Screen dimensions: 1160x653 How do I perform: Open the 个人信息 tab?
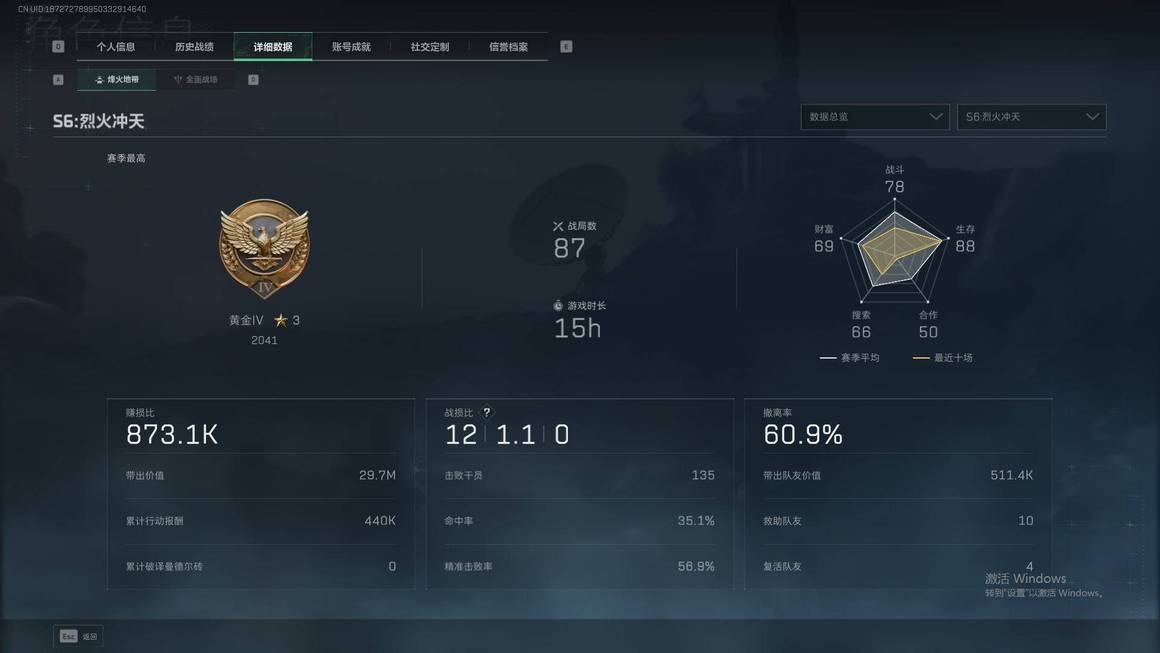click(x=116, y=47)
